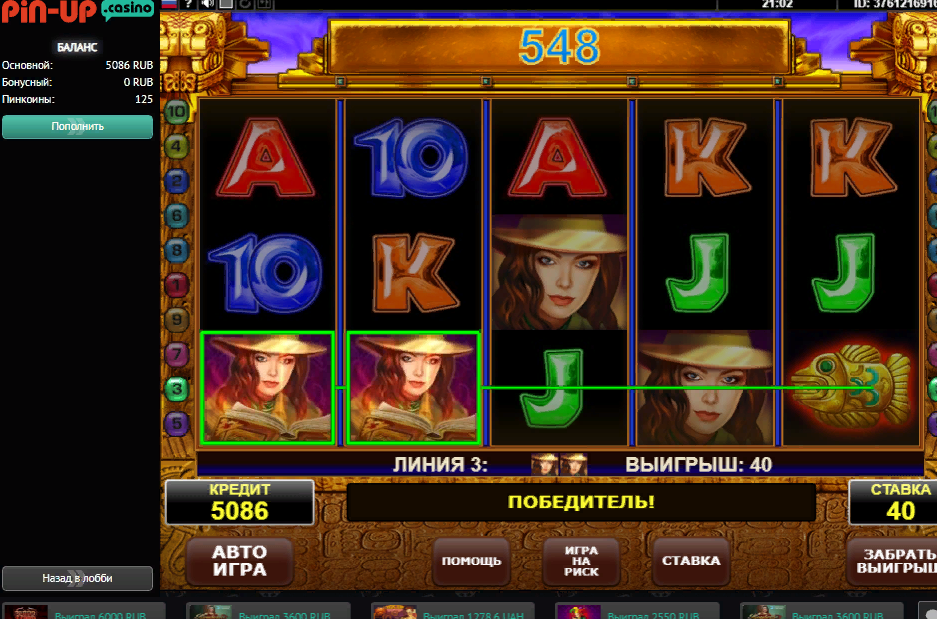This screenshot has height=619, width=937.
Task: Open the question mark info icon
Action: pos(187,4)
